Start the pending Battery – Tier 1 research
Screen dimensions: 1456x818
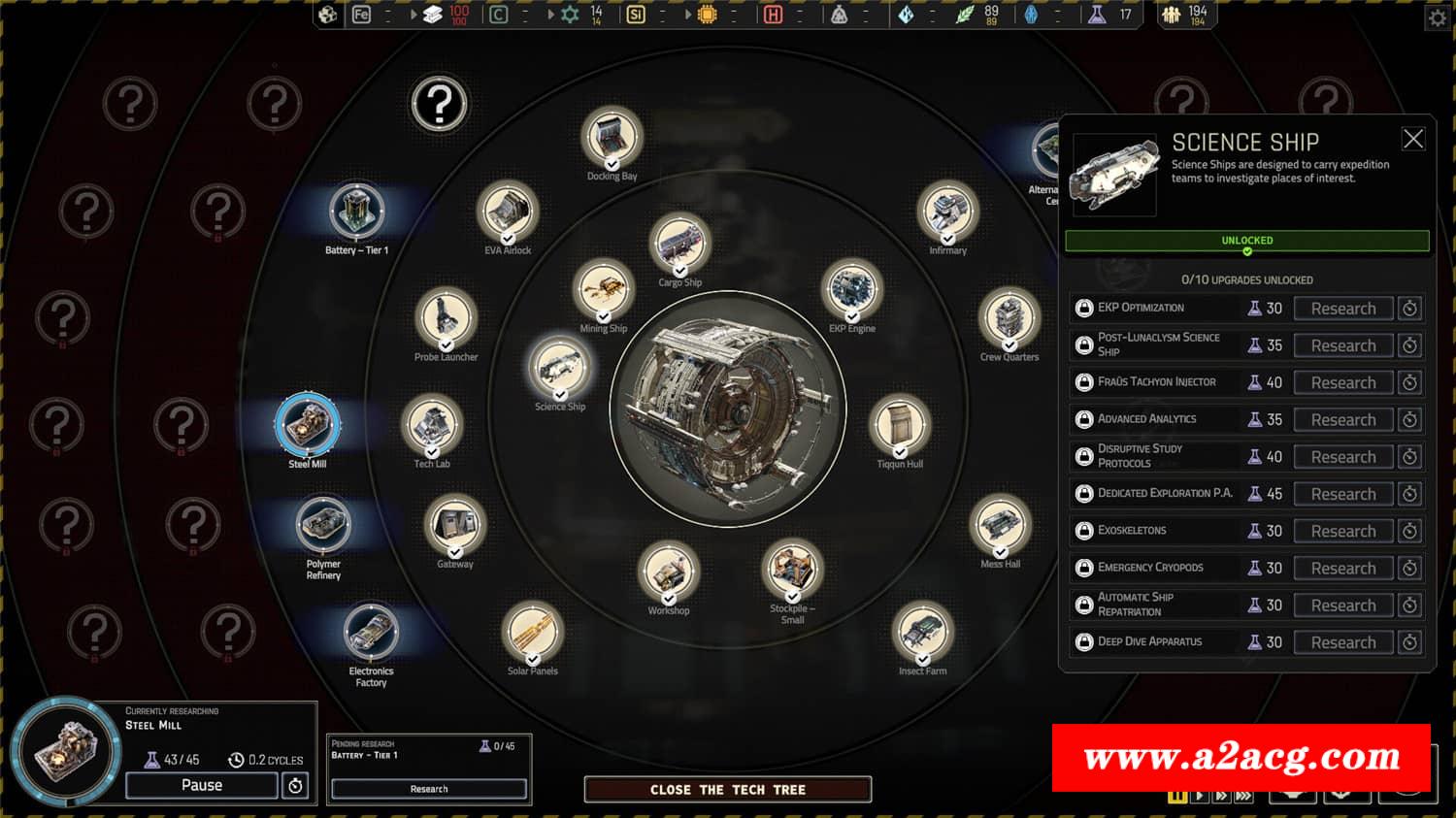coord(429,789)
